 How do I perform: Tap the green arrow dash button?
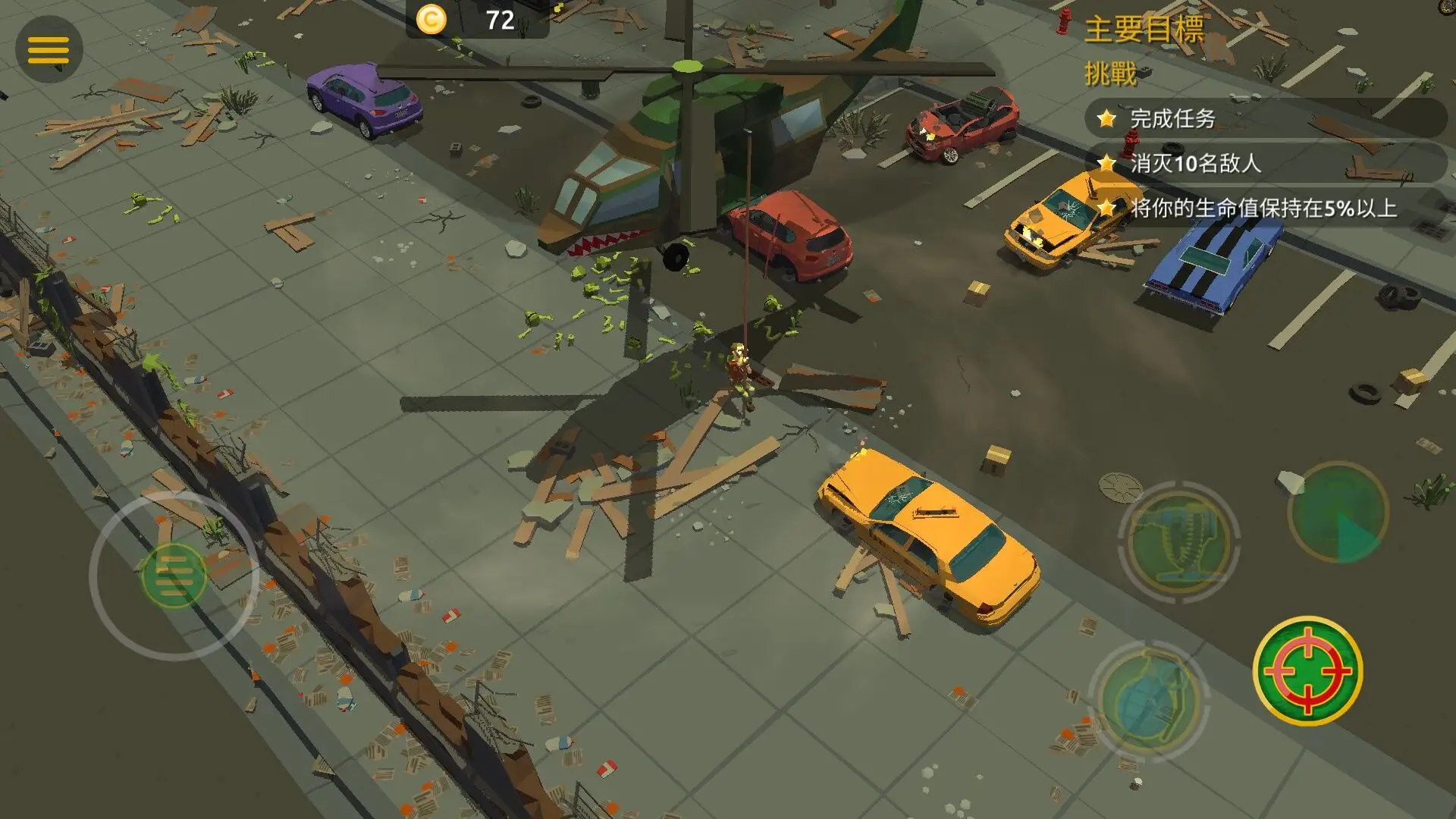click(x=1338, y=513)
